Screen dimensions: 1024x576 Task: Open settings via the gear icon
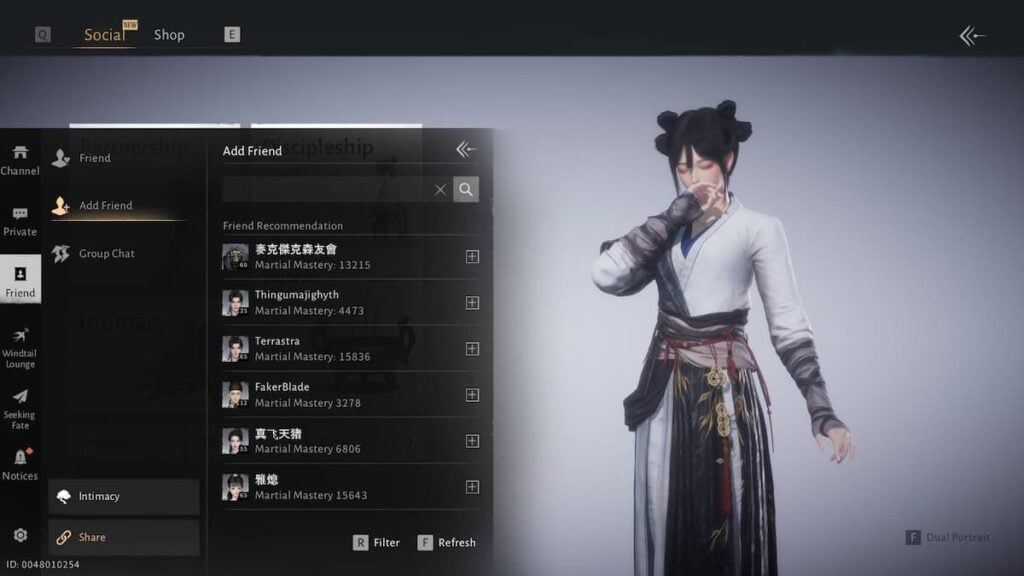(x=20, y=535)
